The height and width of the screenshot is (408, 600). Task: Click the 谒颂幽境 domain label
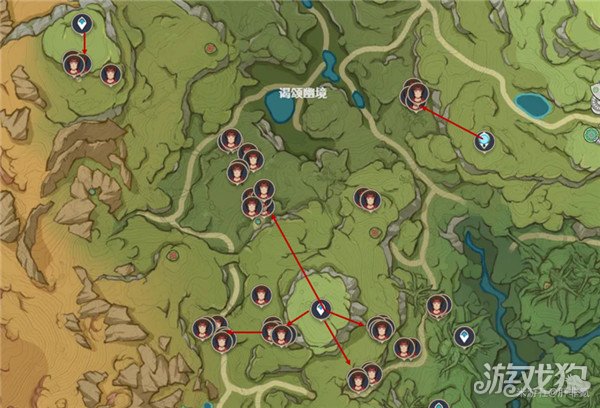point(302,93)
